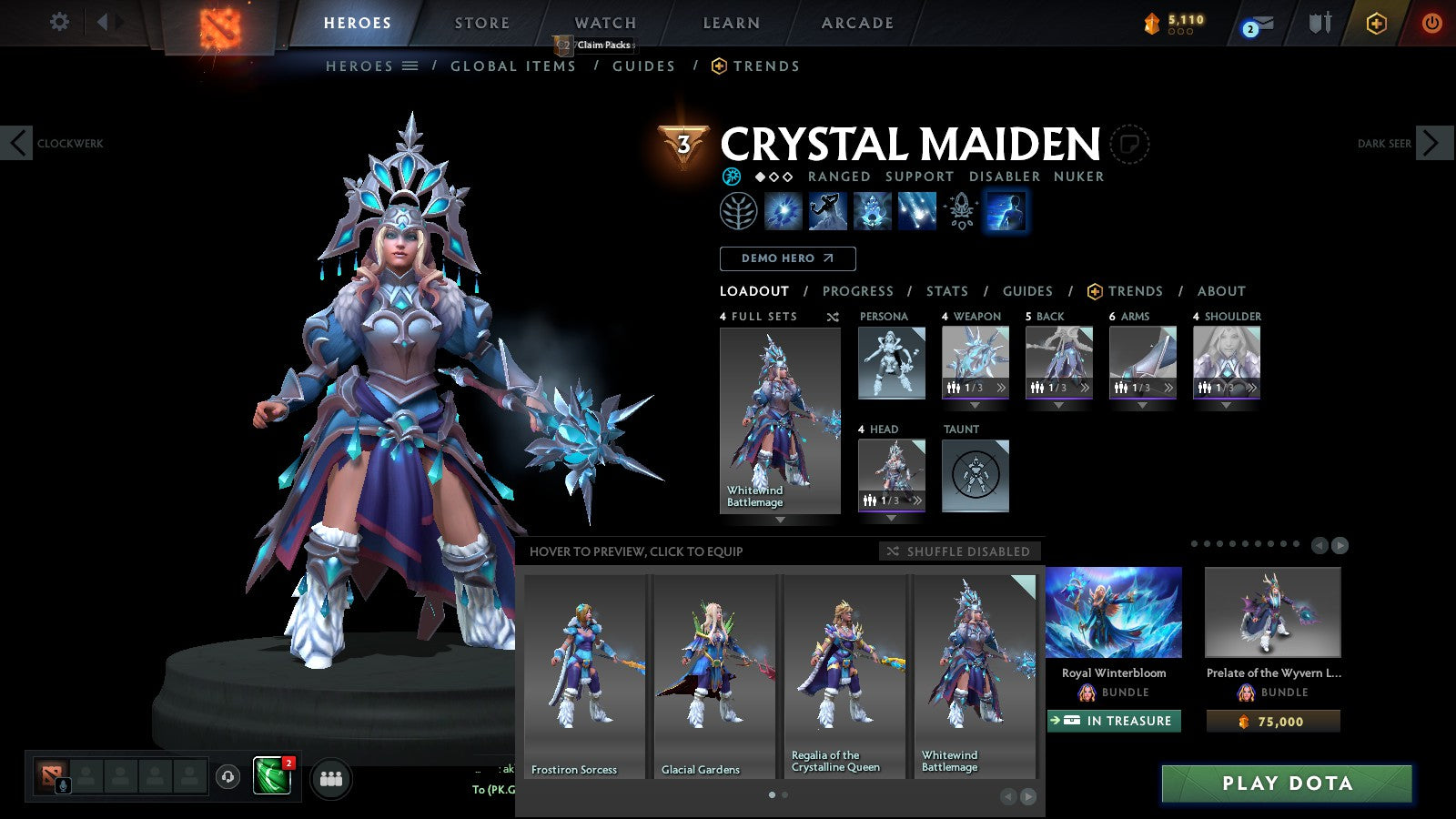
Task: Open the settings gear menu
Action: pyautogui.click(x=59, y=22)
